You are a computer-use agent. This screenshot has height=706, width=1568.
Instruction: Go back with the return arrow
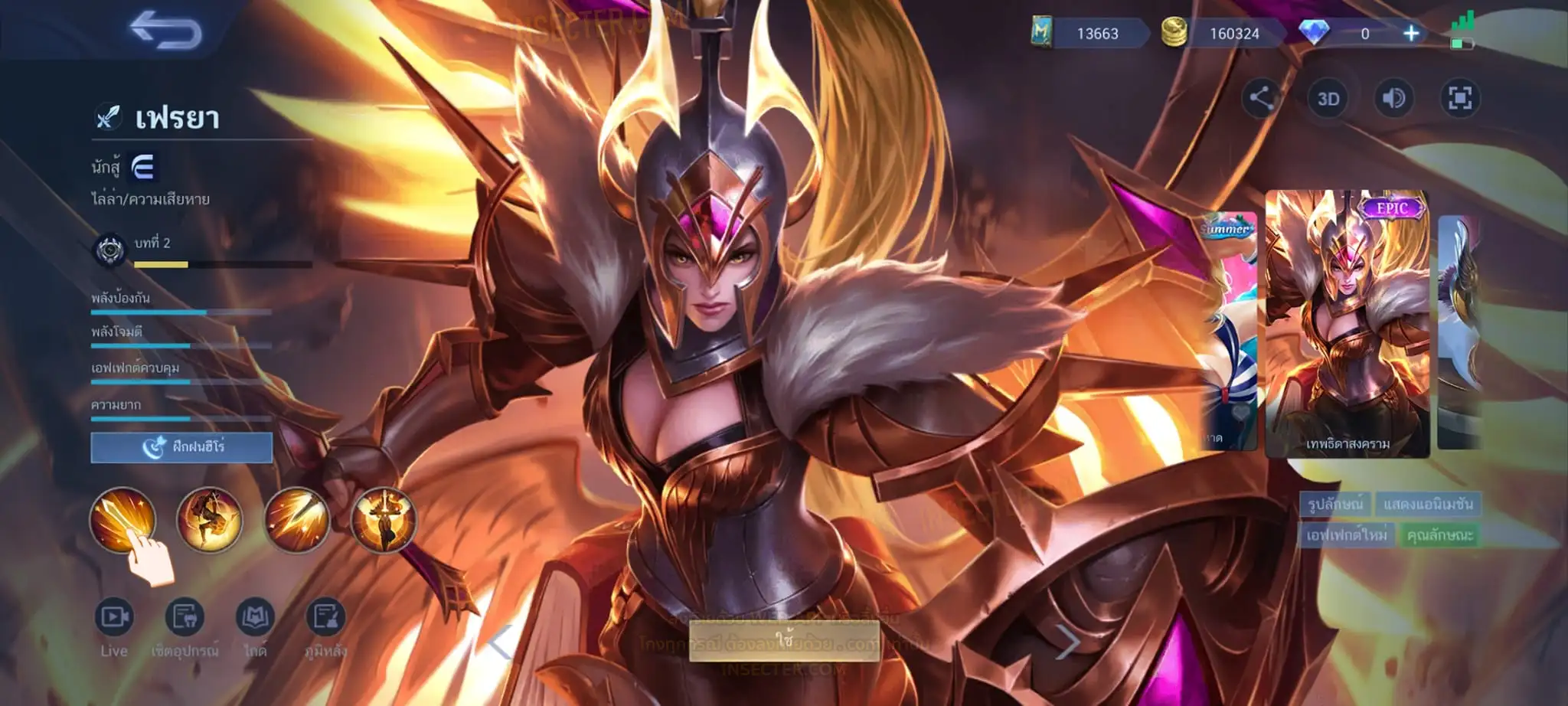tap(165, 31)
